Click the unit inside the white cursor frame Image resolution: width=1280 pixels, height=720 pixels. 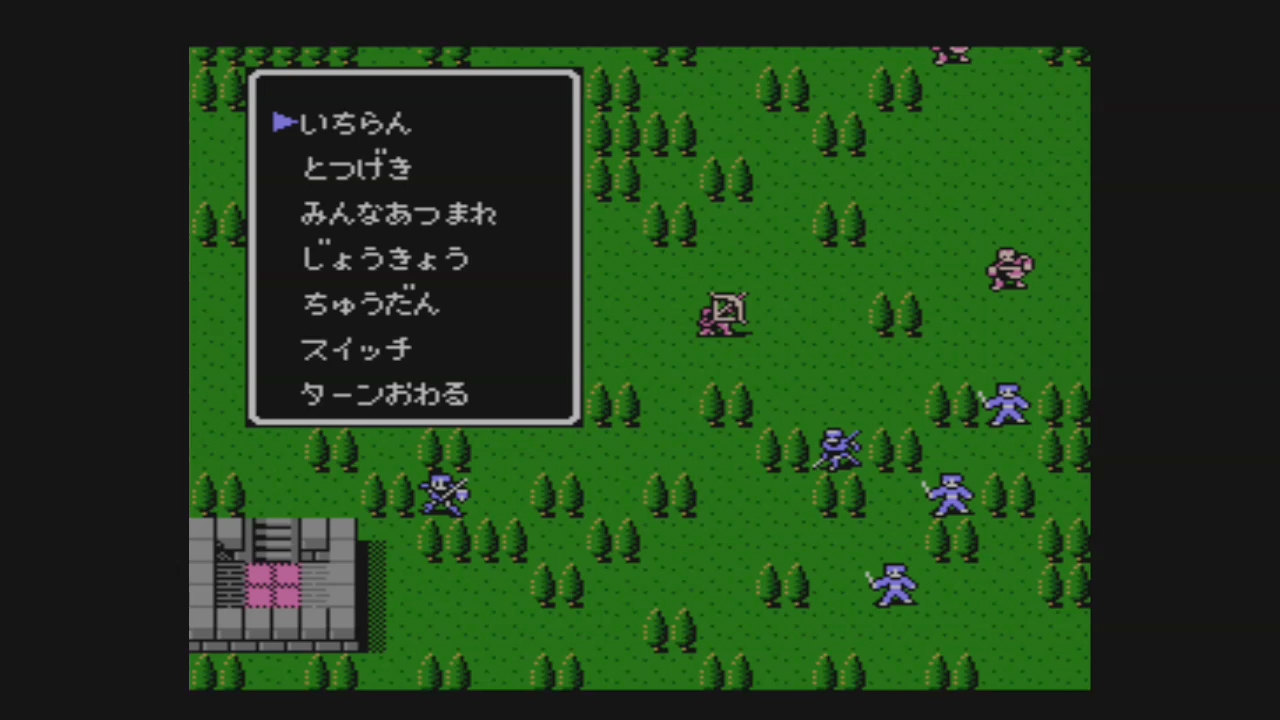coord(723,315)
